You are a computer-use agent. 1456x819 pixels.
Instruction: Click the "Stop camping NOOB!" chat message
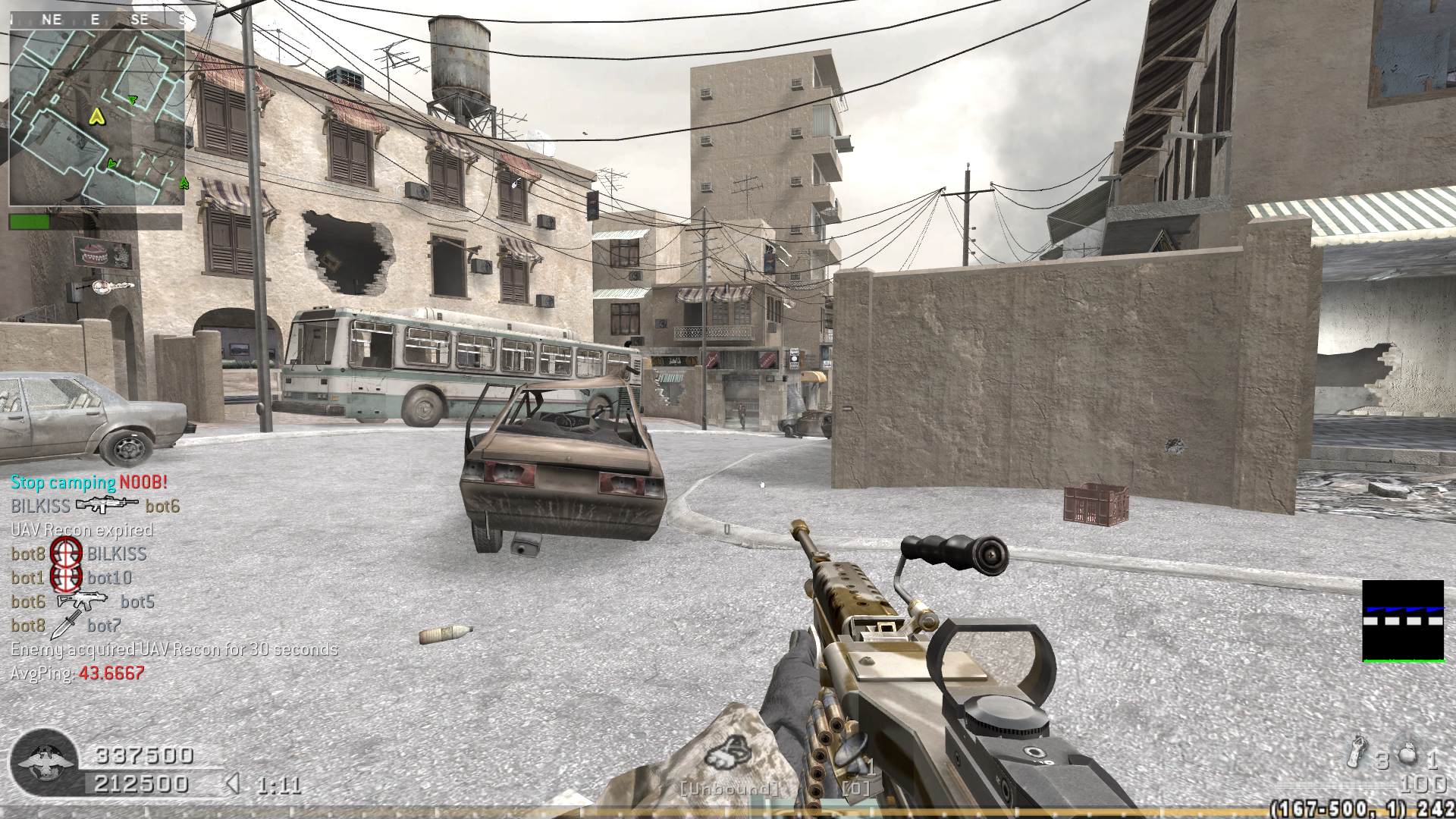click(x=89, y=482)
